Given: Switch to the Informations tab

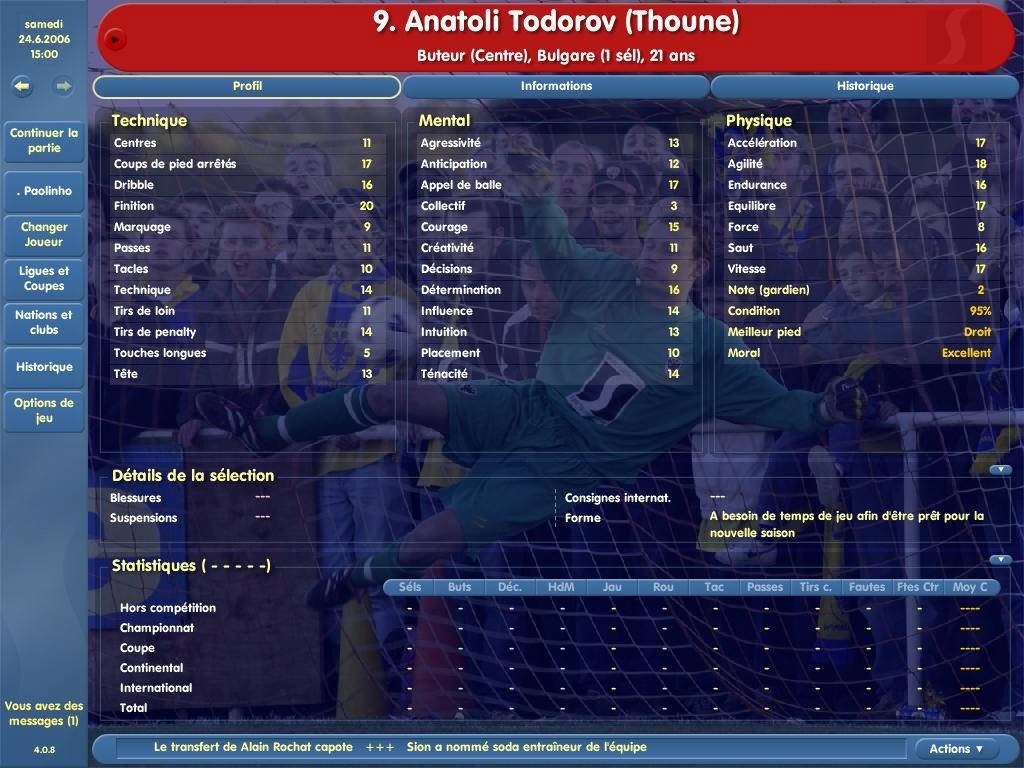Looking at the screenshot, I should coord(556,86).
